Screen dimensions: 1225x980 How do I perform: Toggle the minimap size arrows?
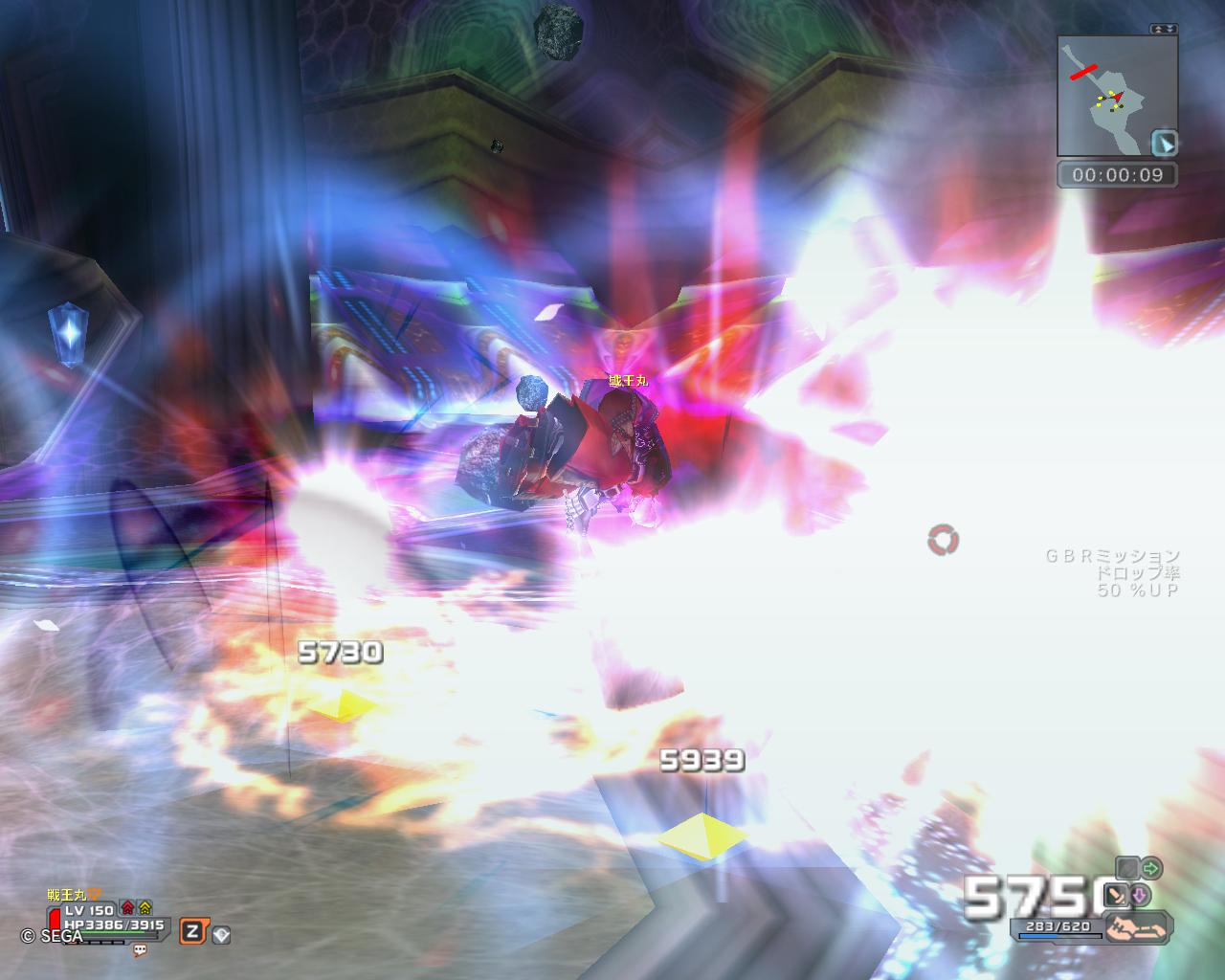tap(1164, 30)
